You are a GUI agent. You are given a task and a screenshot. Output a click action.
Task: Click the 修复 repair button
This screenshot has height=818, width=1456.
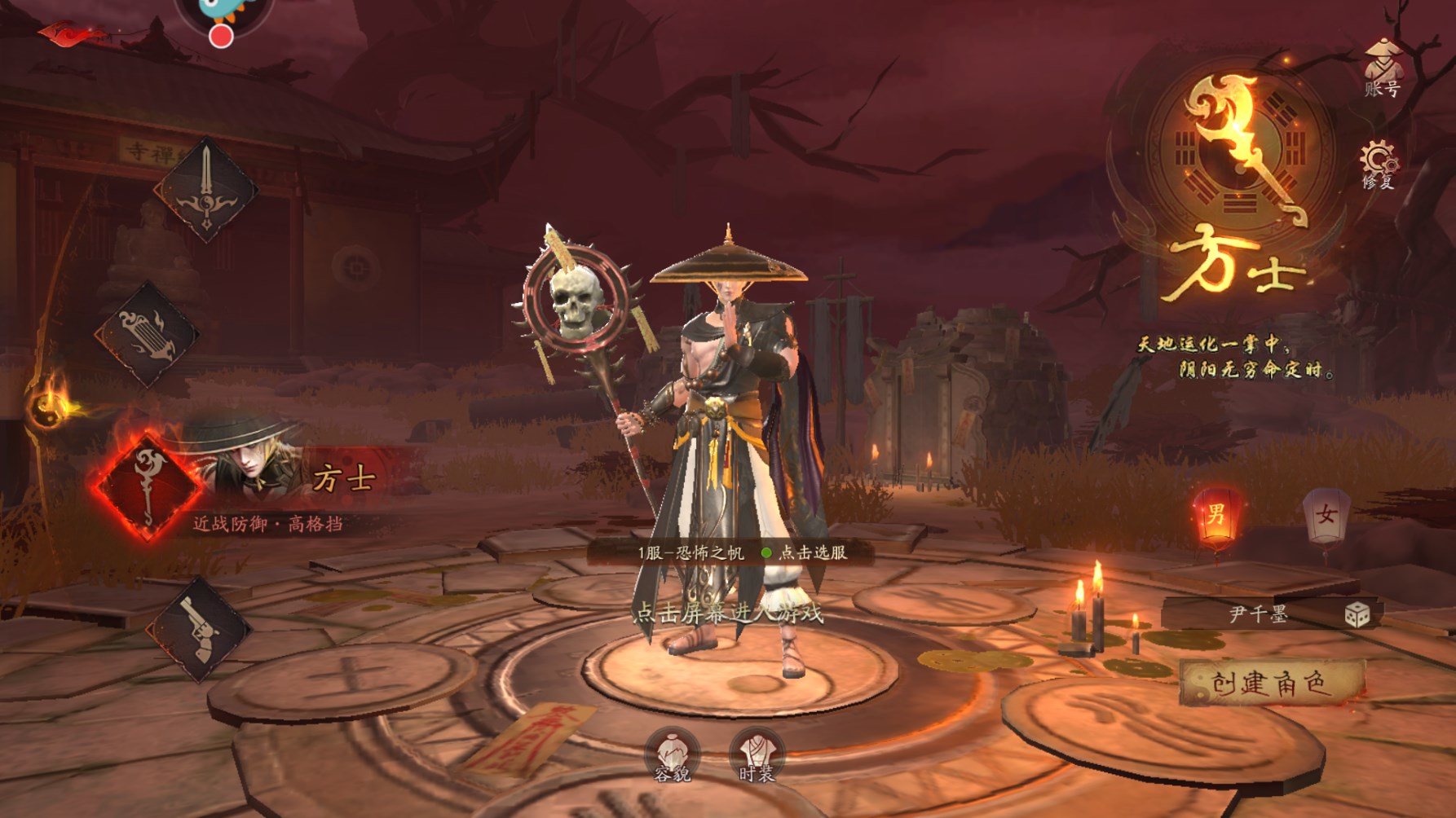pyautogui.click(x=1378, y=165)
